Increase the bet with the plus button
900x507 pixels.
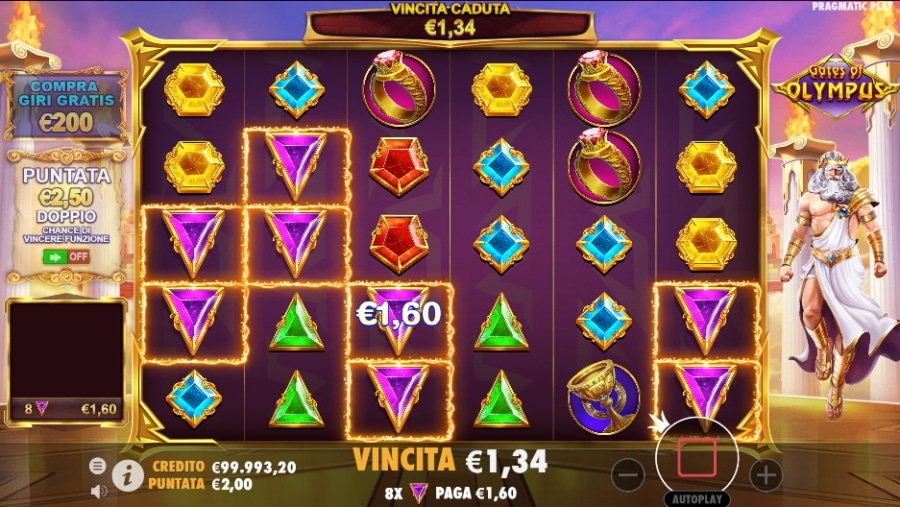coord(765,475)
